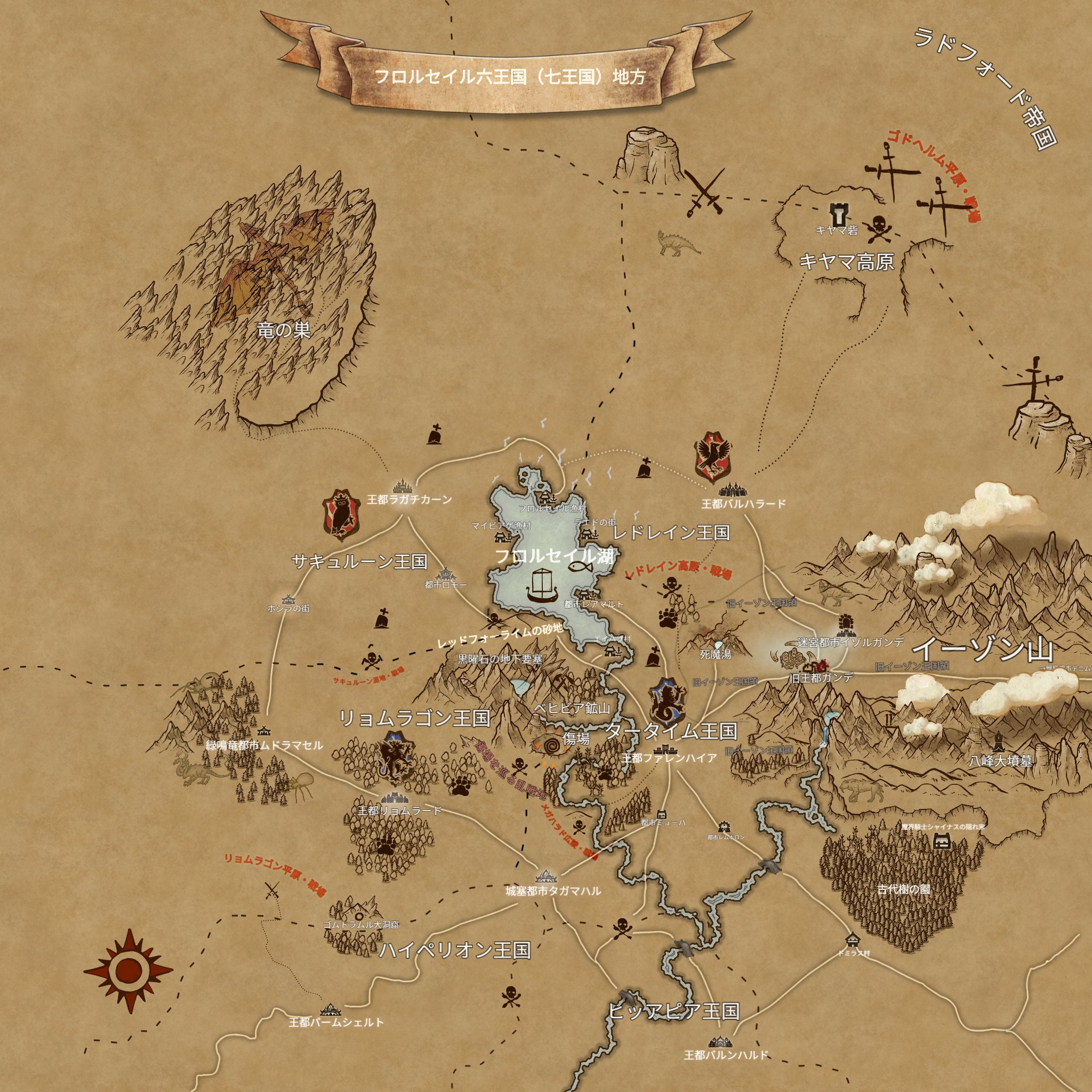Select the 王都ラガチカーン castle marker
The width and height of the screenshot is (1092, 1092).
point(403,486)
